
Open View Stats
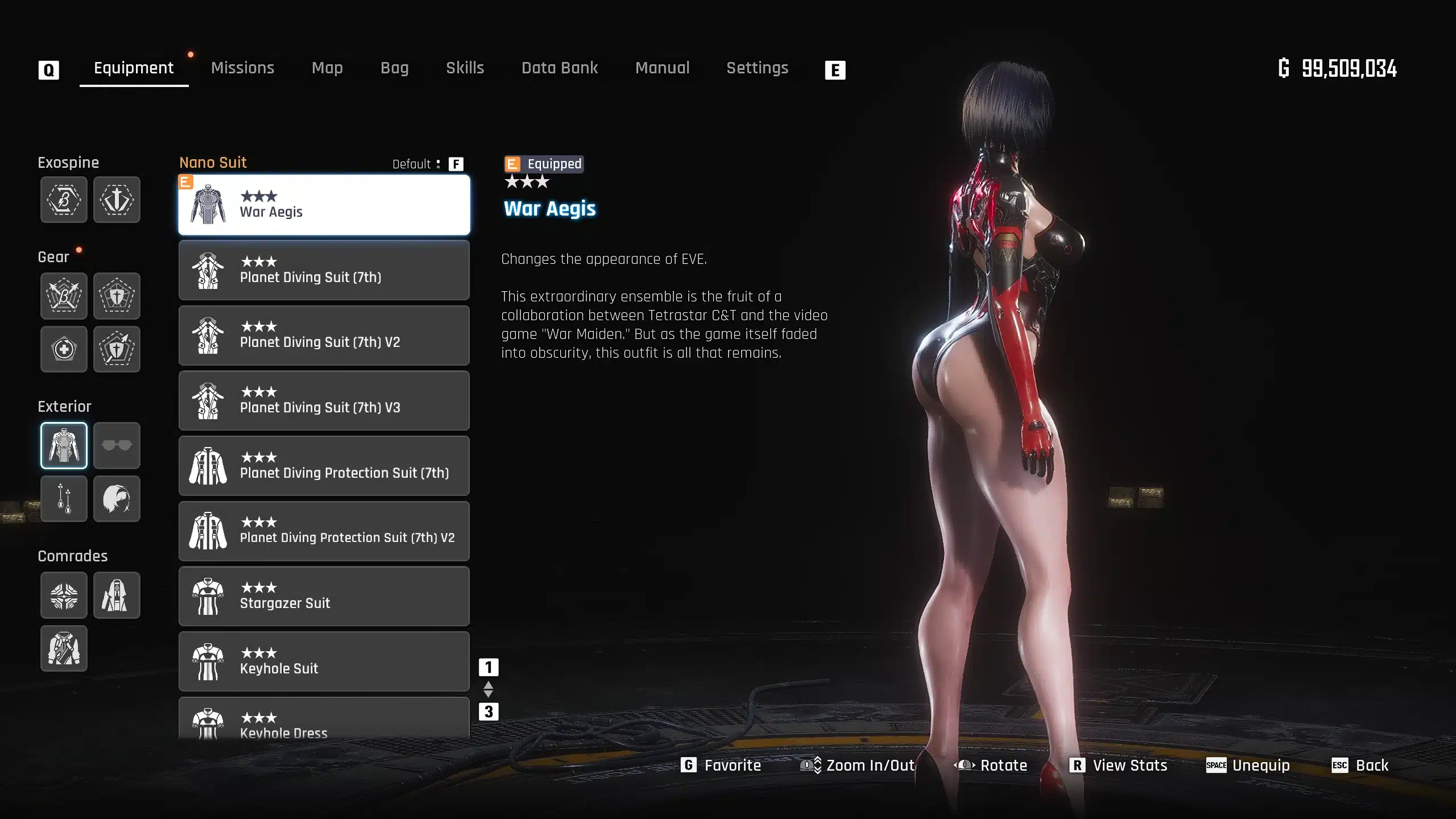coord(1118,766)
